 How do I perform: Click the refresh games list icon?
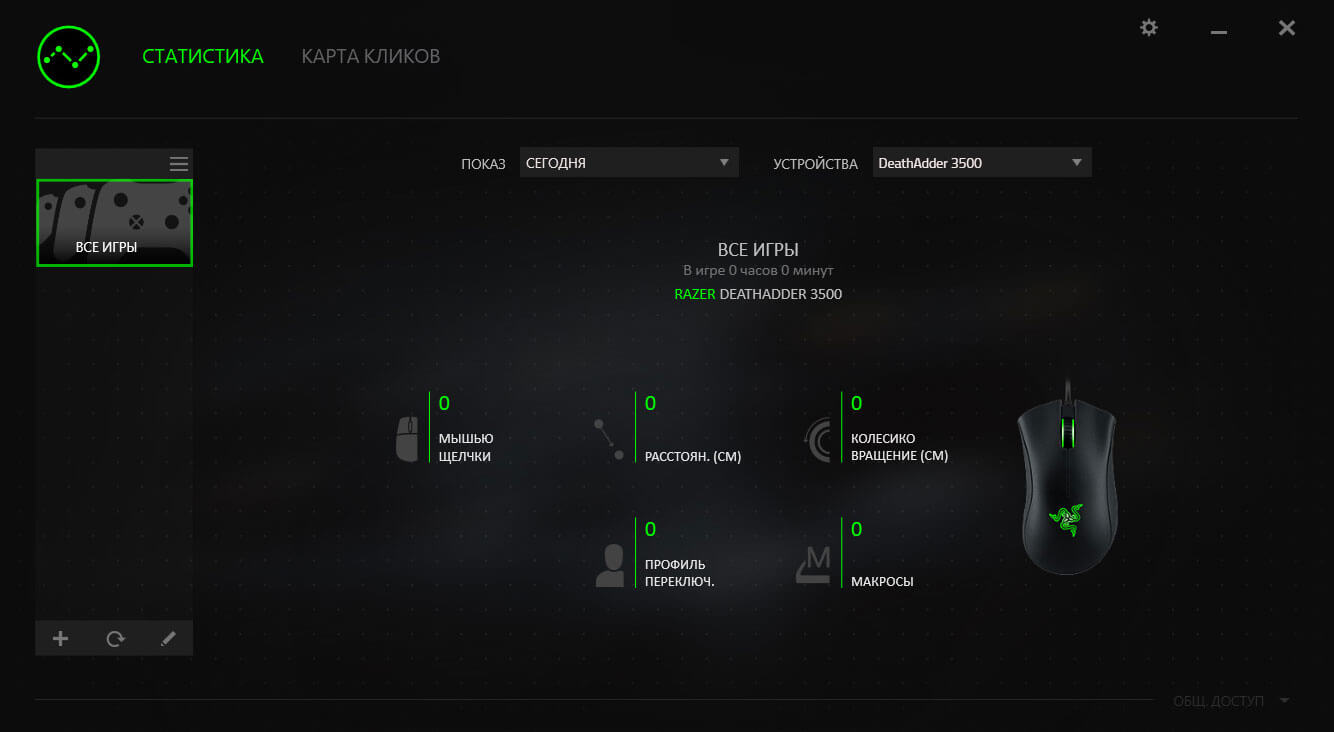click(x=114, y=638)
